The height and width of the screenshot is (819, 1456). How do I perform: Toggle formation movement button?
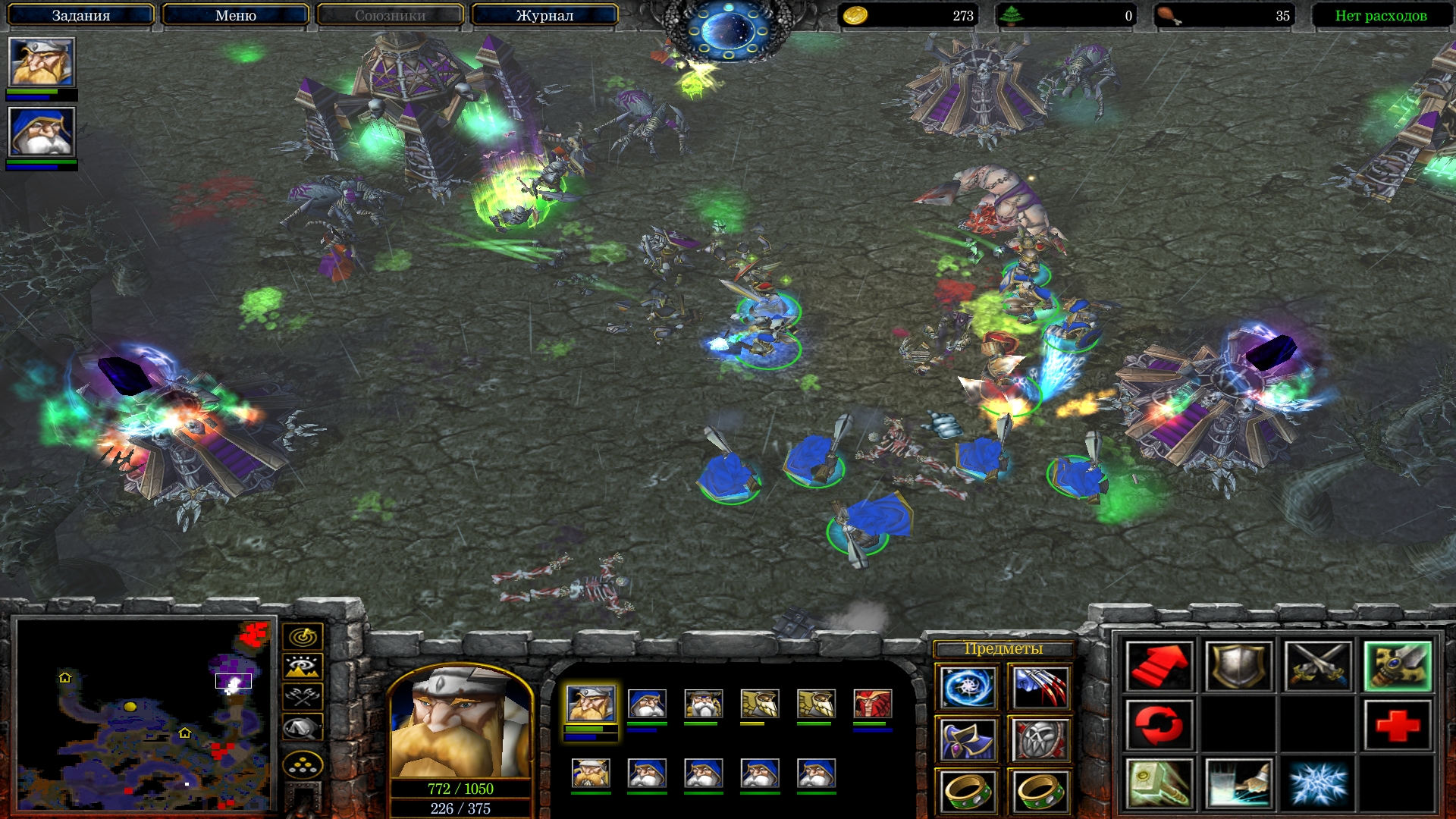point(303,766)
